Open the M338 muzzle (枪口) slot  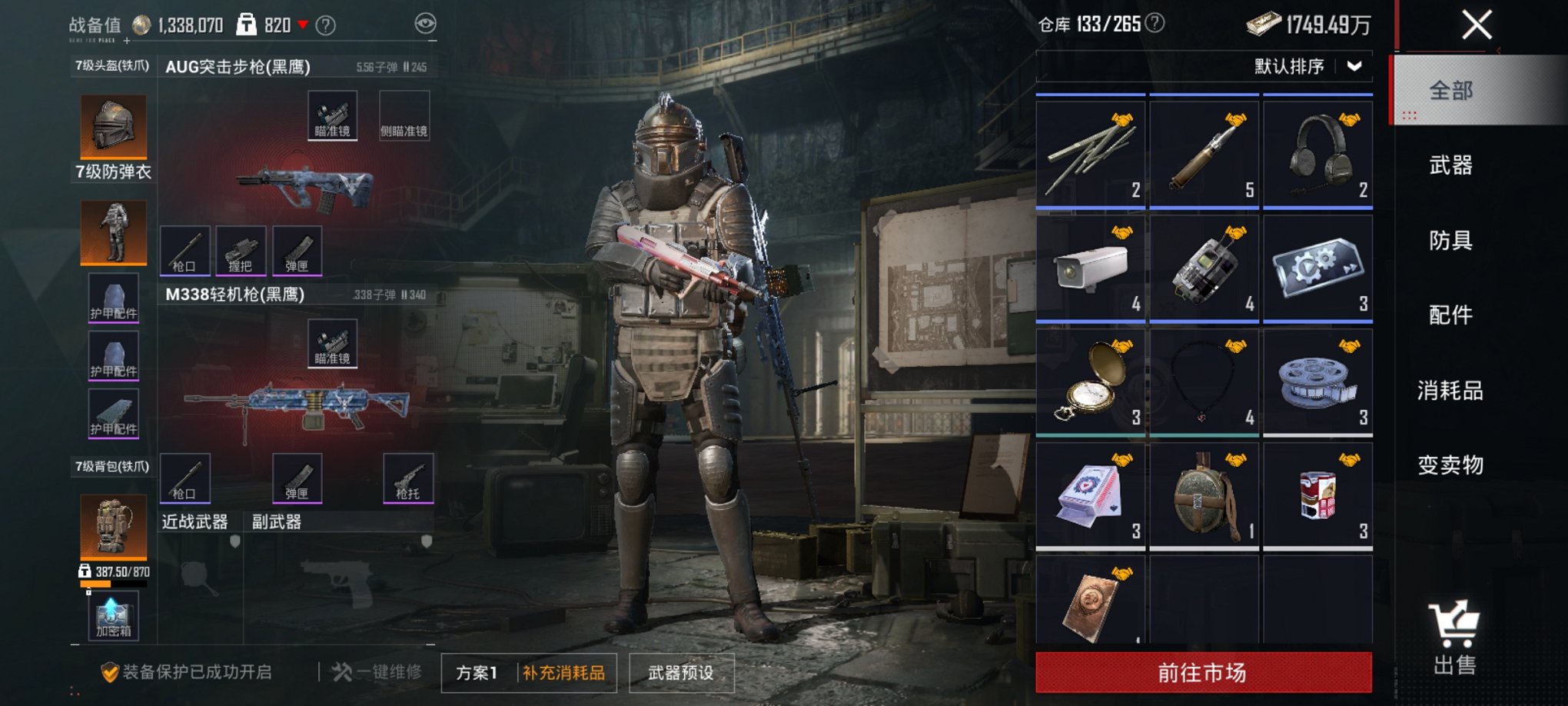coord(184,478)
